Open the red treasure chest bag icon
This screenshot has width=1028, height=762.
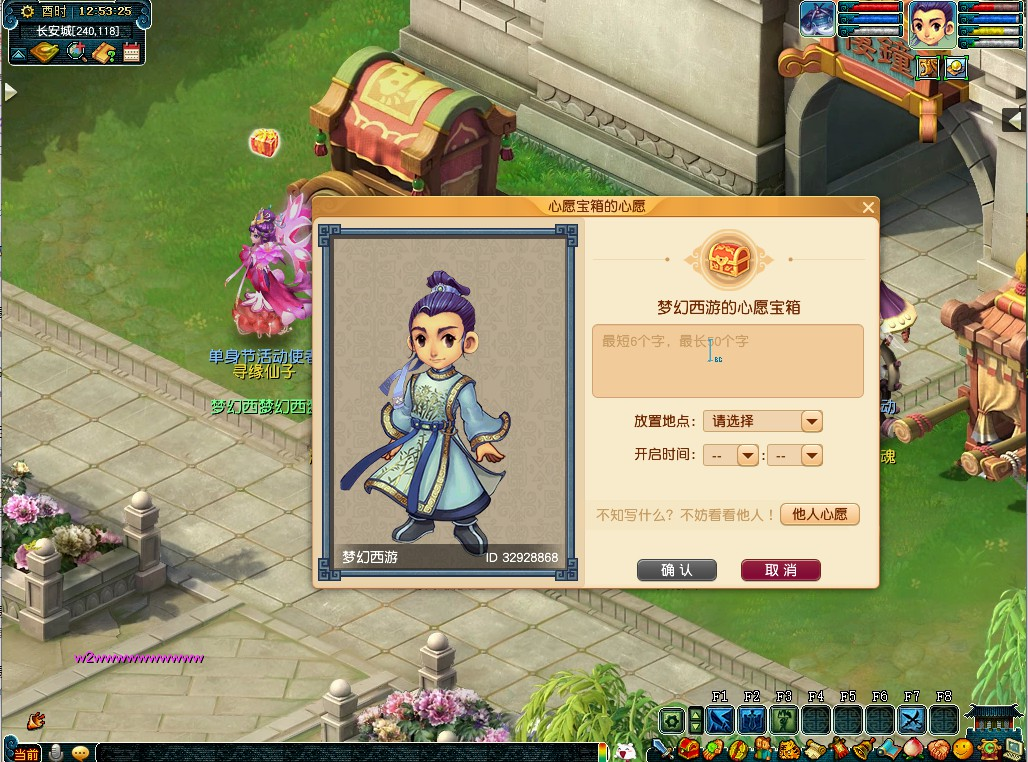689,748
